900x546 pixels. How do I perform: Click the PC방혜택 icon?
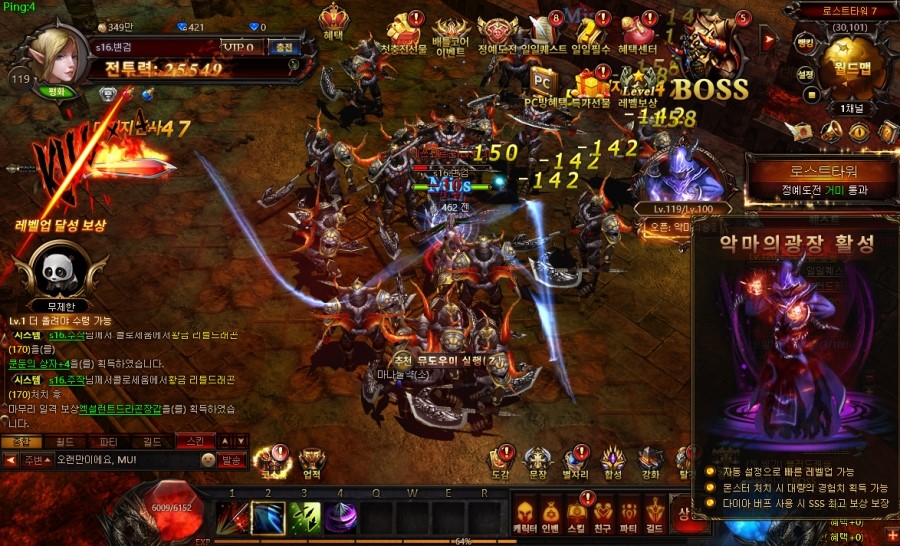[544, 81]
